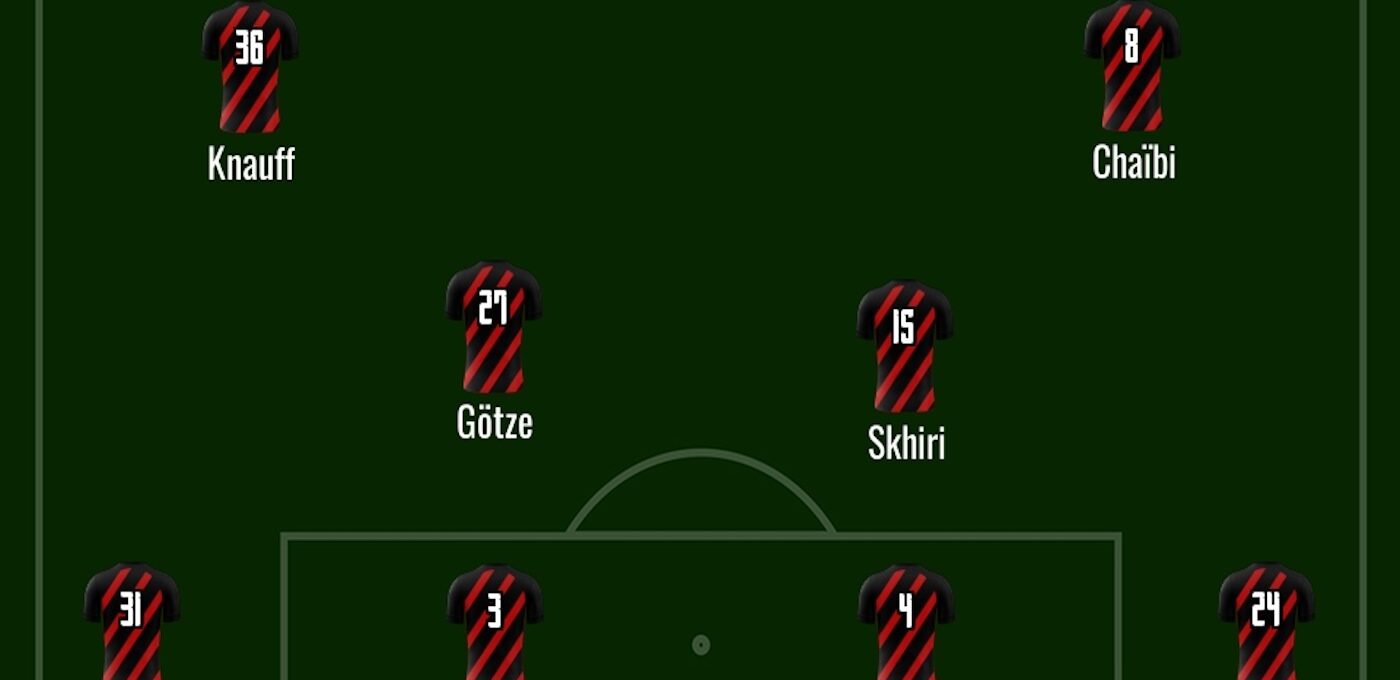Image resolution: width=1400 pixels, height=680 pixels.
Task: Choose Chaïbi's number 8 shirt
Action: tap(1132, 67)
